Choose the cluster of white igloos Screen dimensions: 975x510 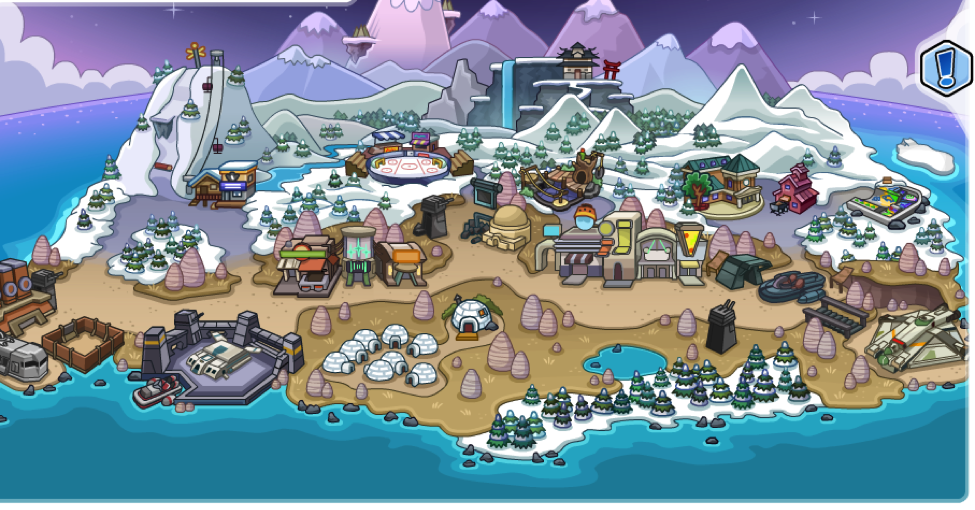tap(379, 356)
